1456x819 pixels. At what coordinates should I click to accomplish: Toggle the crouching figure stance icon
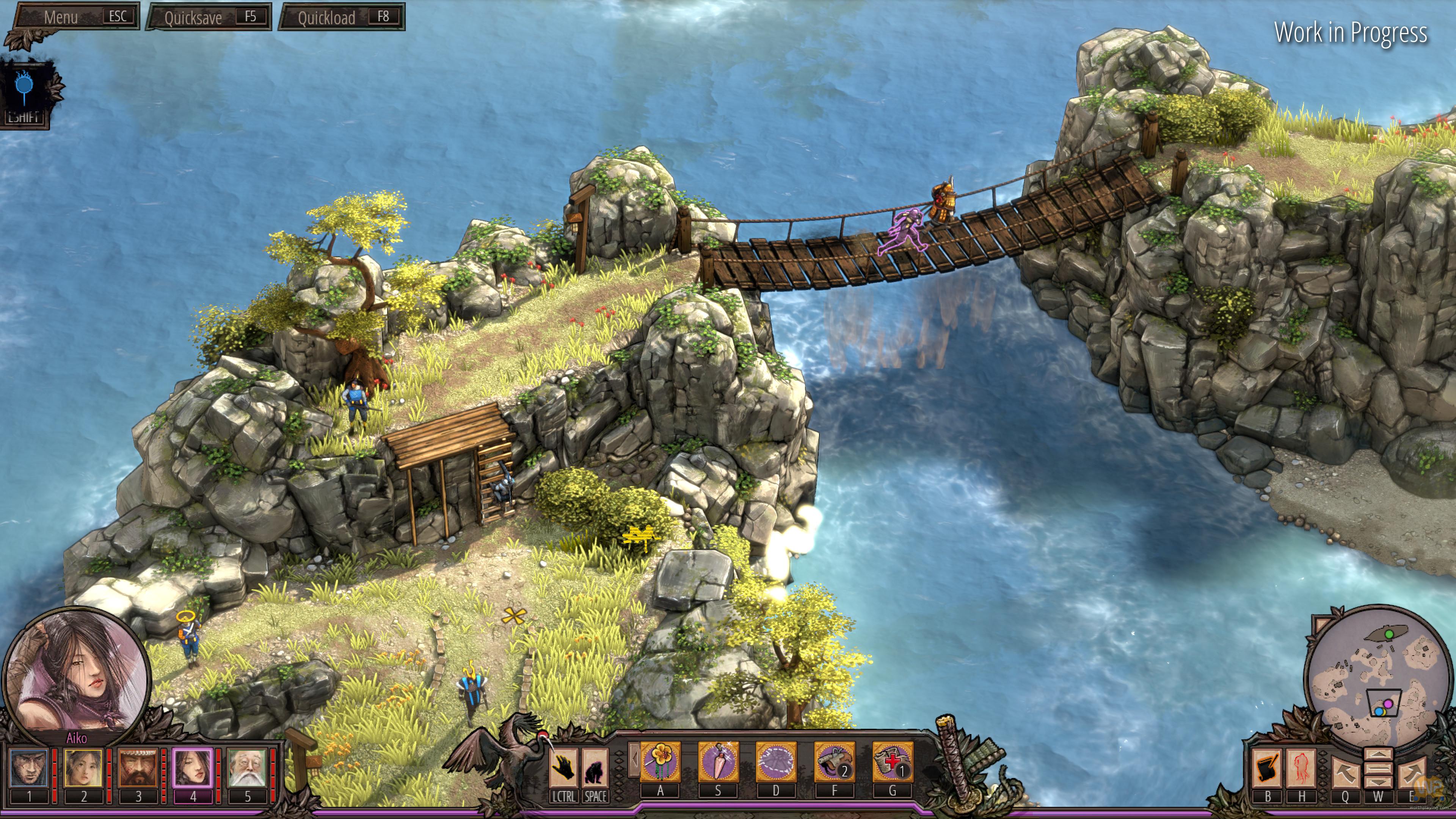tap(595, 768)
